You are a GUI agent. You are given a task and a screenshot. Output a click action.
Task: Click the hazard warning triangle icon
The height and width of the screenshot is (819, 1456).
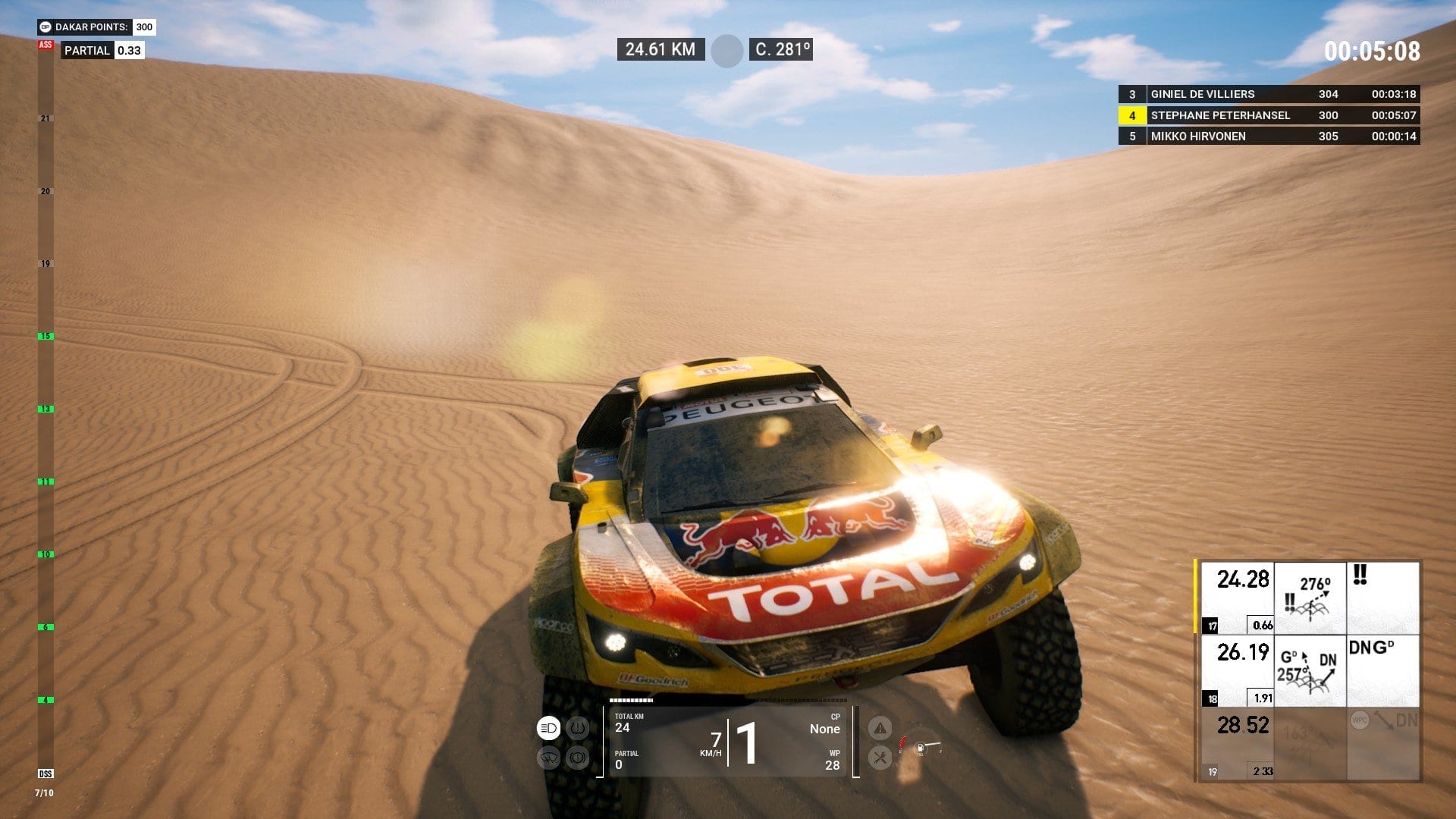click(880, 729)
